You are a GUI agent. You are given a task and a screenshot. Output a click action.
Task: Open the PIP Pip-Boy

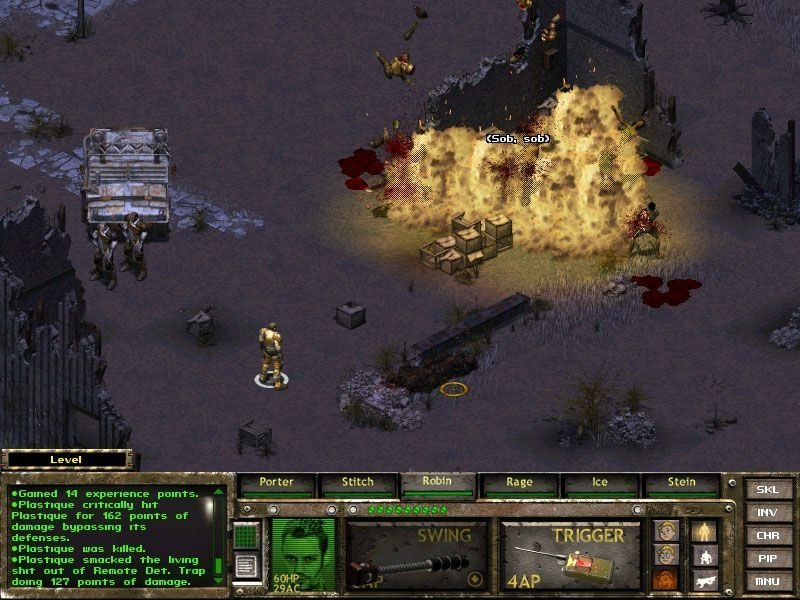pos(768,559)
